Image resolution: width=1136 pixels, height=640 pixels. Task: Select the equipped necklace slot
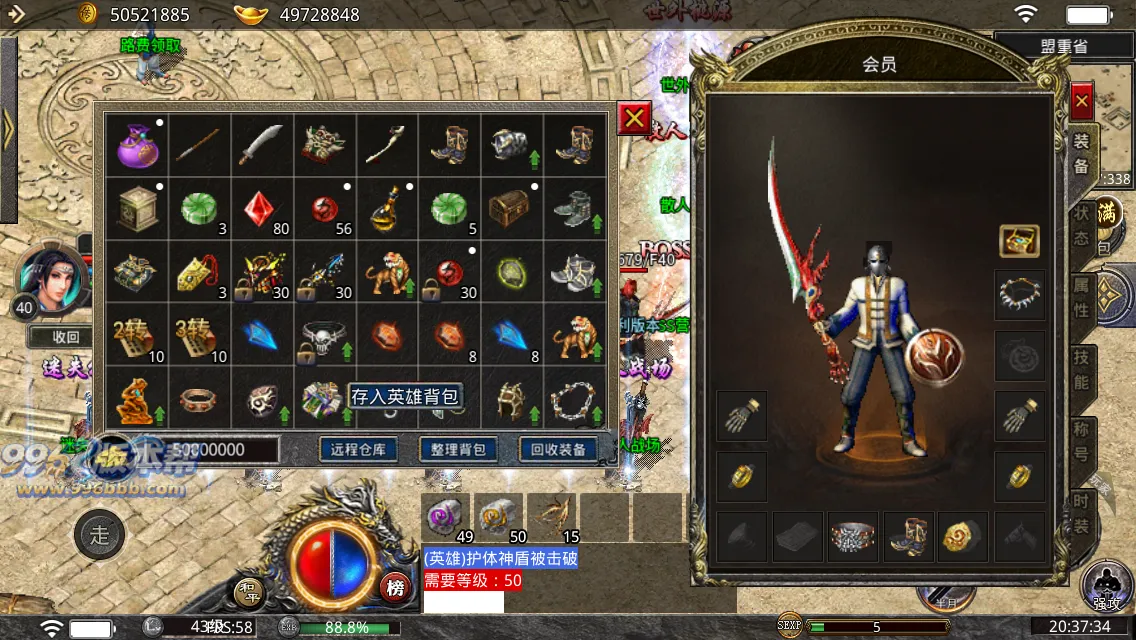pyautogui.click(x=1020, y=294)
